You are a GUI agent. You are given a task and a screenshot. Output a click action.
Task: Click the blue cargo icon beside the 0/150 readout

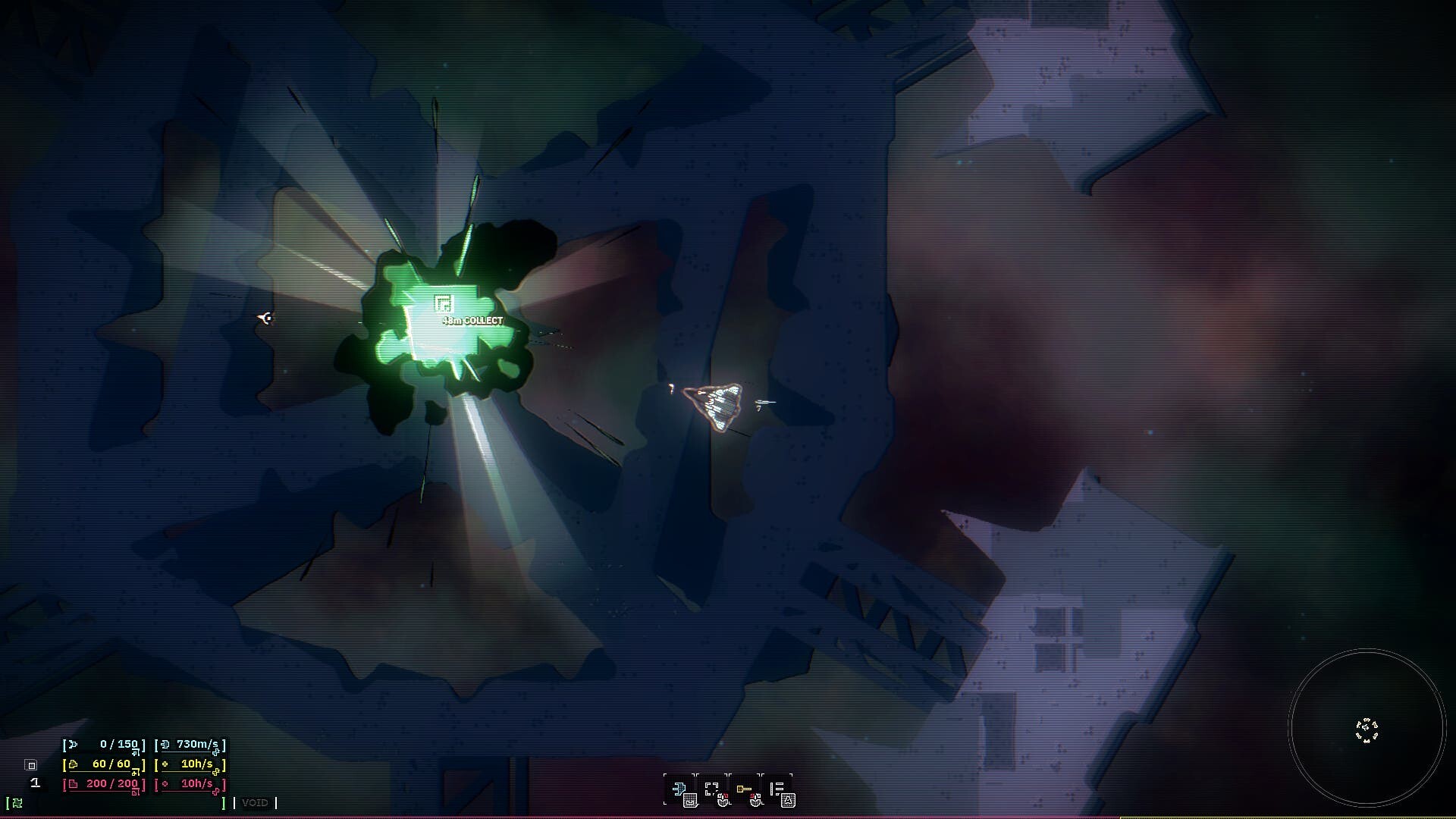point(73,744)
